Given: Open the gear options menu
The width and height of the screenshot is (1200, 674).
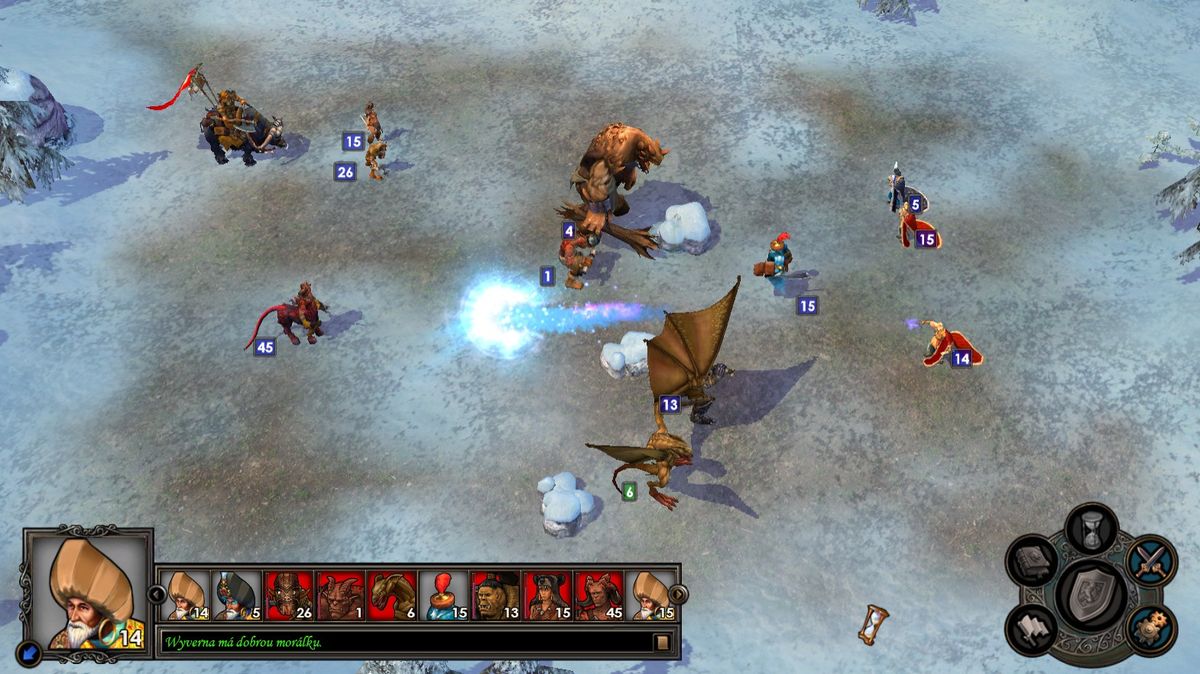Looking at the screenshot, I should (x=1151, y=627).
